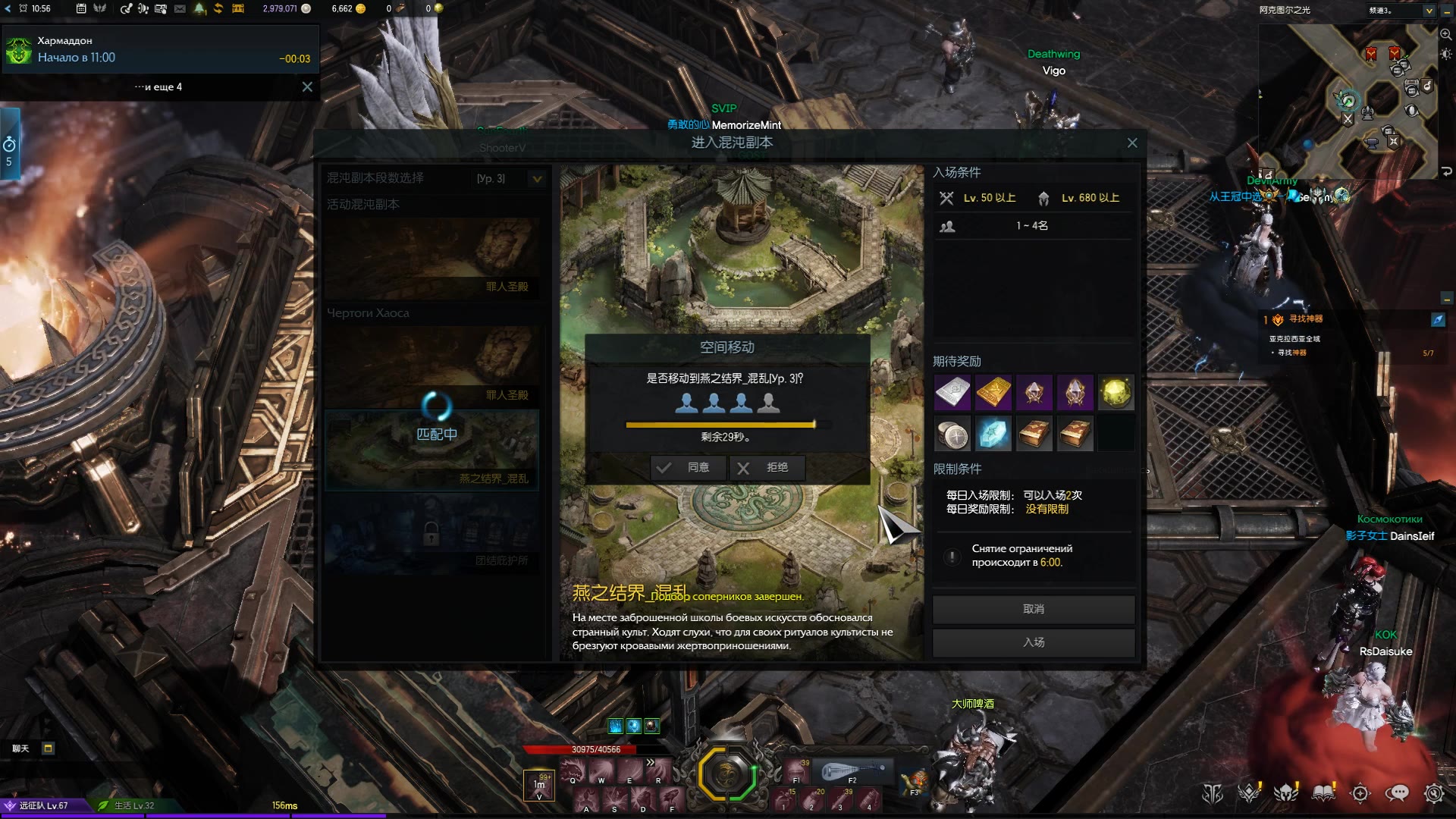This screenshot has width=1456, height=819.
Task: Click the 取消 cancel button
Action: pos(1033,609)
